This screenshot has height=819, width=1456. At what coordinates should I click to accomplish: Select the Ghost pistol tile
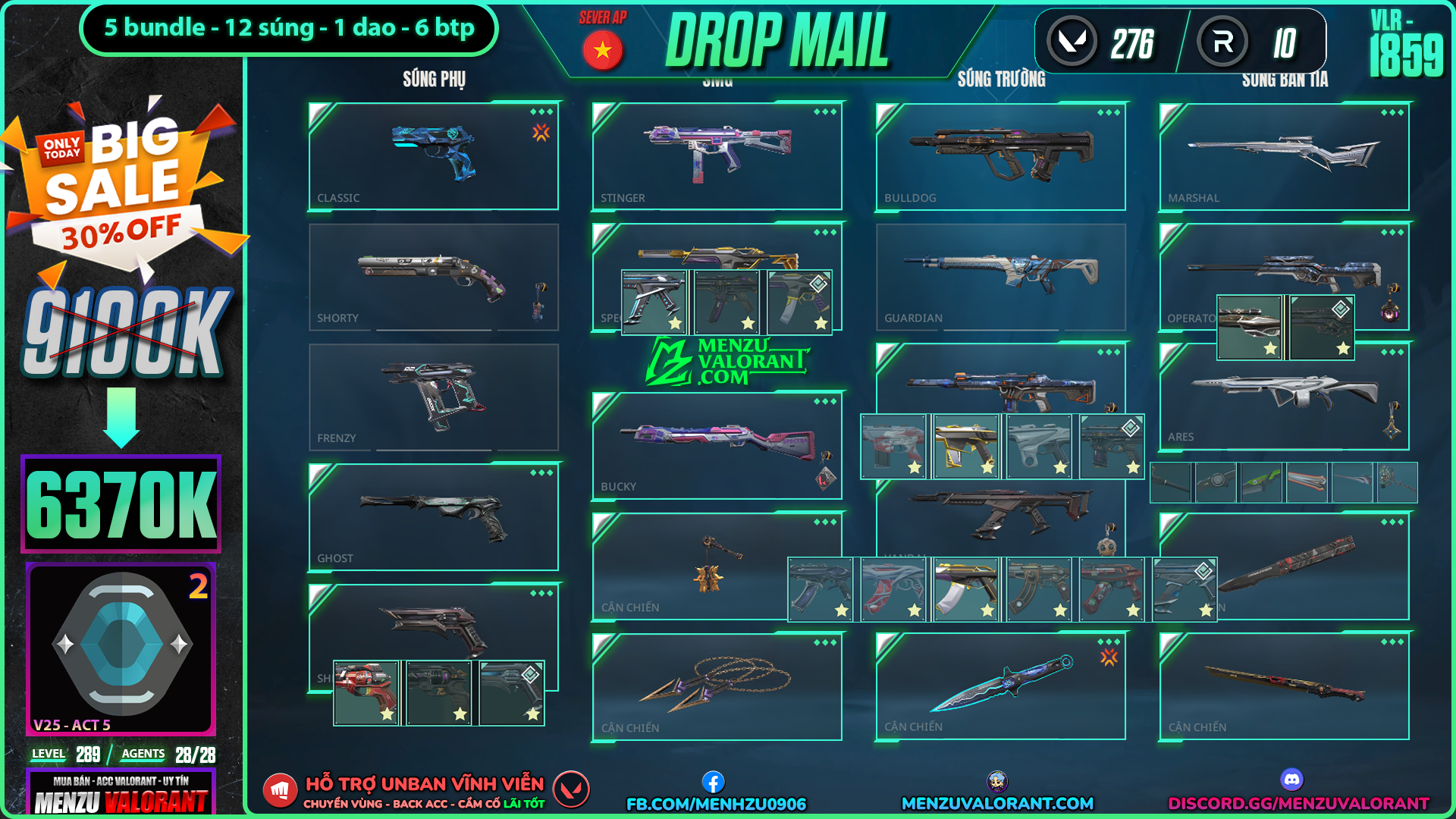coord(433,517)
